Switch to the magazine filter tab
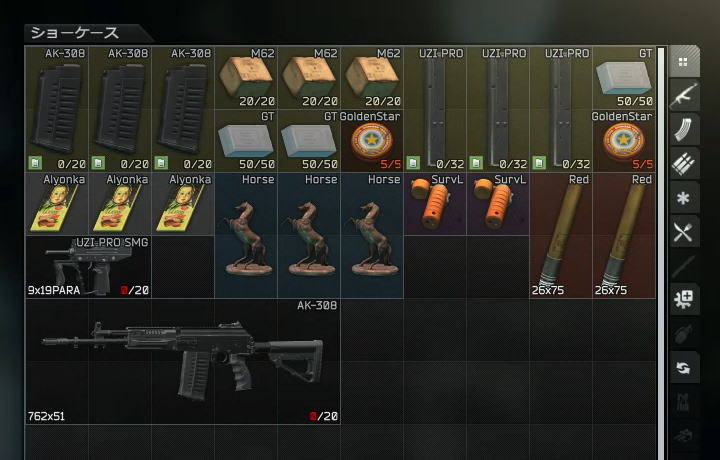Screen dimensions: 720x460 pyautogui.click(x=684, y=129)
